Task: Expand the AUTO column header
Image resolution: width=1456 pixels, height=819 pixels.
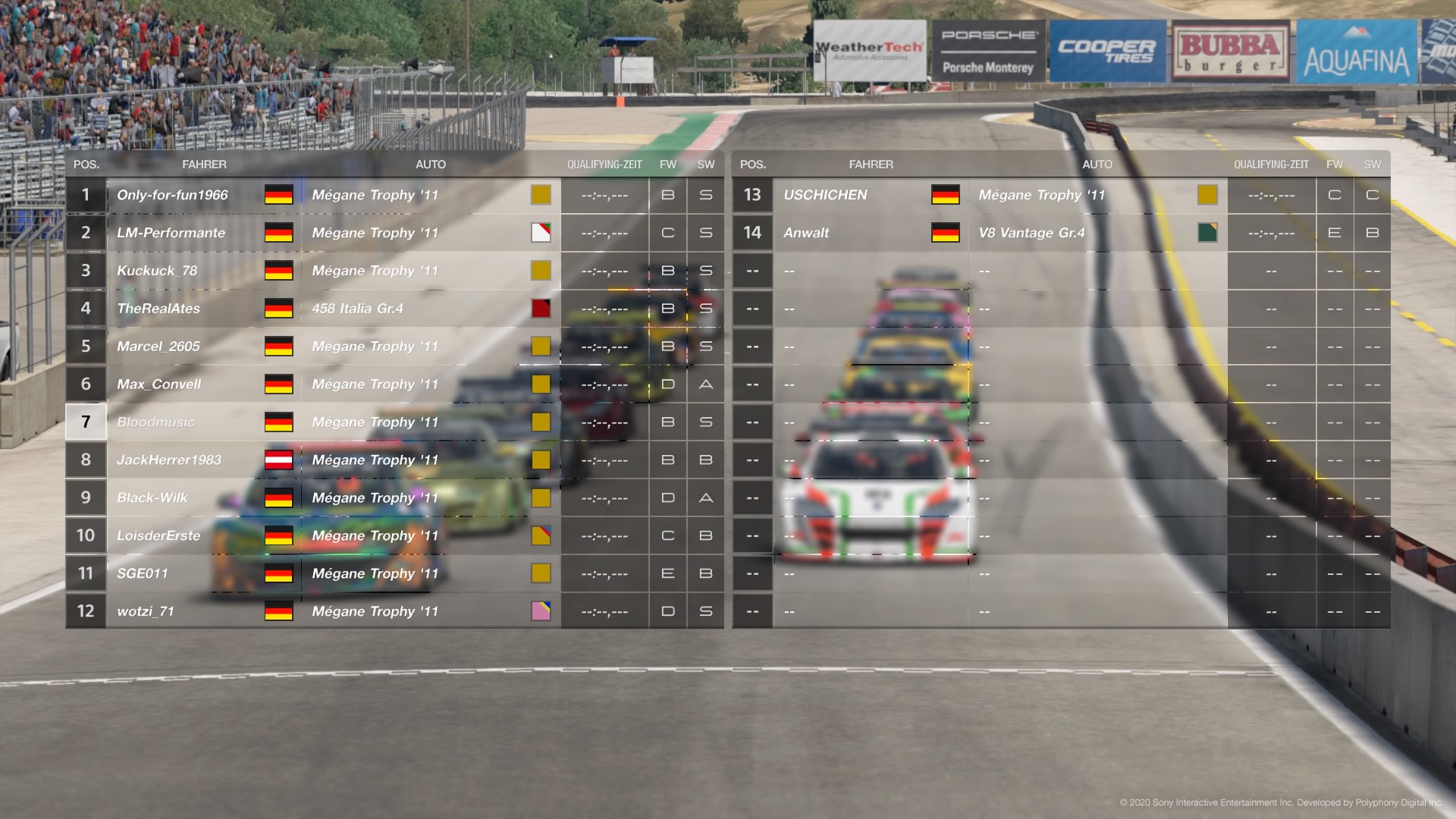Action: pyautogui.click(x=430, y=164)
